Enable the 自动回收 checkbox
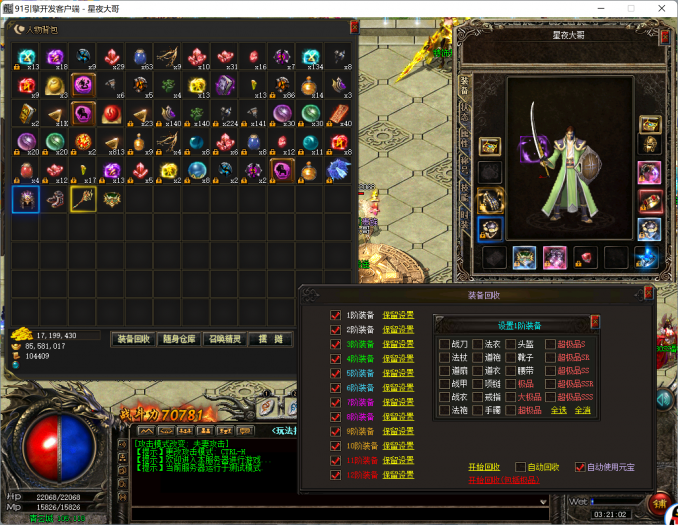Screen dimensions: 678x525 tap(521, 467)
